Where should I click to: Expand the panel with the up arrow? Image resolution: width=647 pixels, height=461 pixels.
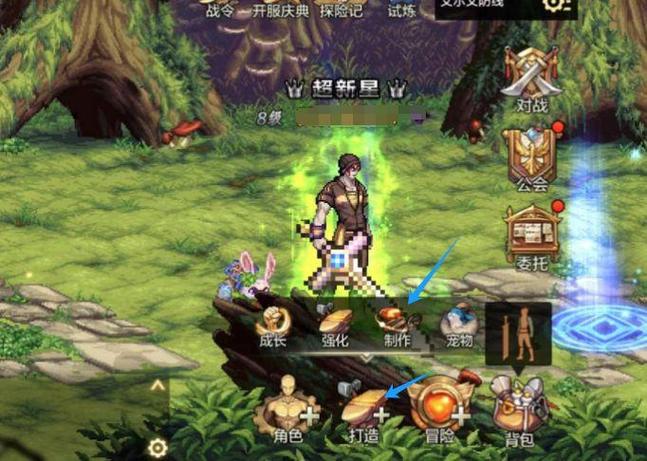[157, 384]
